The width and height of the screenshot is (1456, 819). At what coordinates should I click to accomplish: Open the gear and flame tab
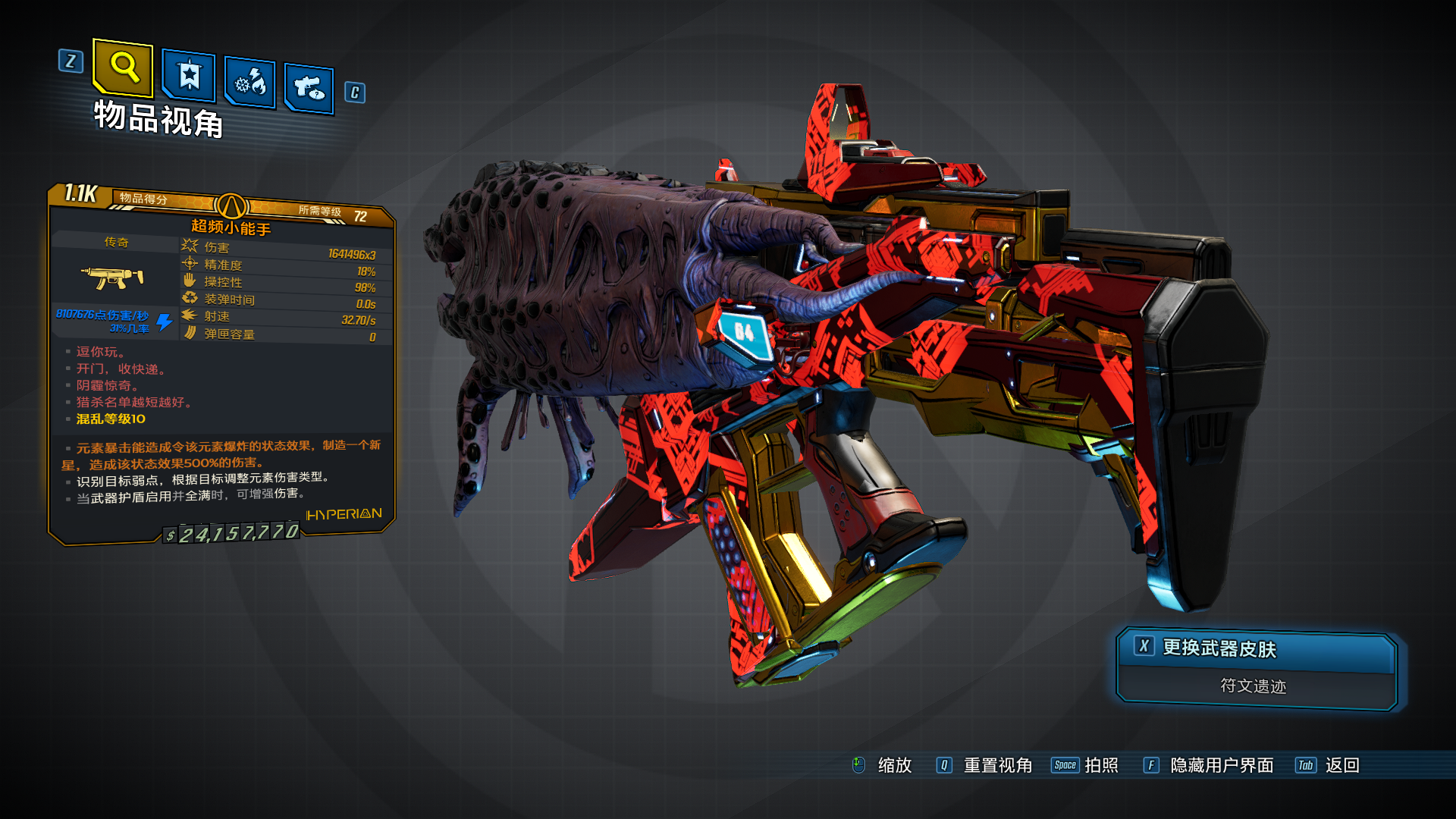click(250, 83)
